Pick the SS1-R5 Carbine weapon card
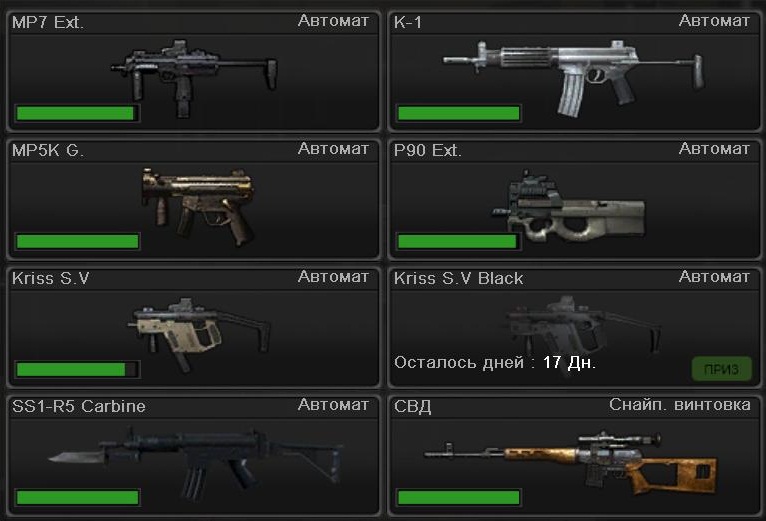The width and height of the screenshot is (766, 521). [193, 455]
